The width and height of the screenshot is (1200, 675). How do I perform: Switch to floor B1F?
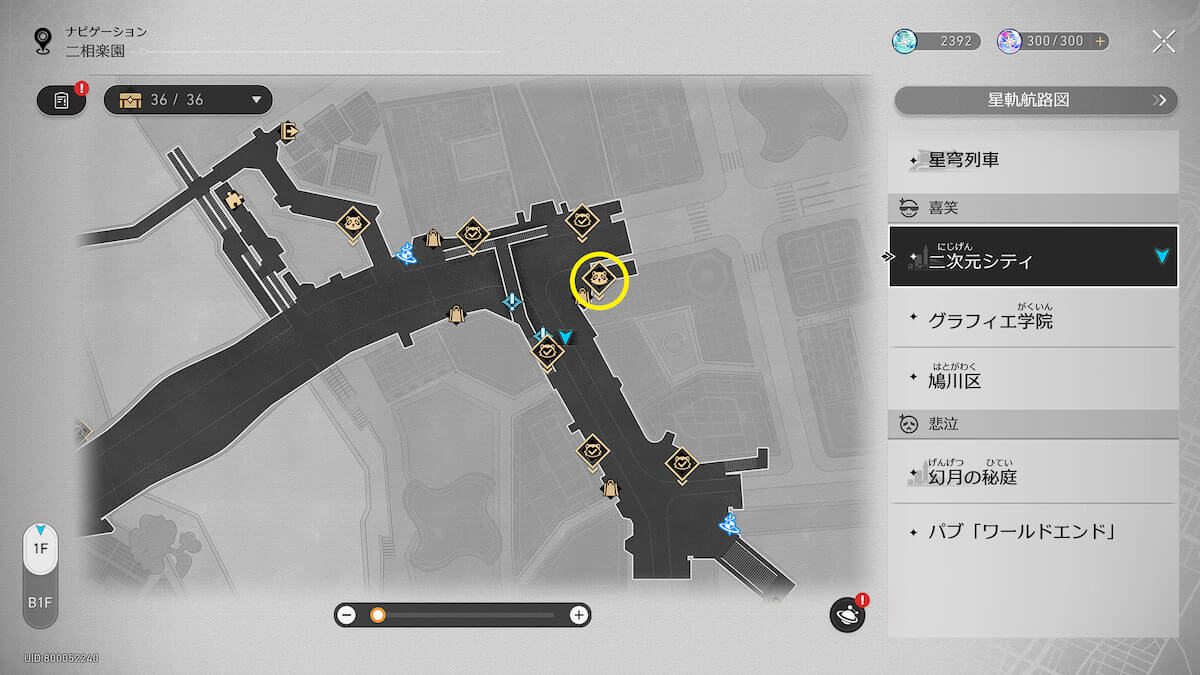pyautogui.click(x=40, y=603)
